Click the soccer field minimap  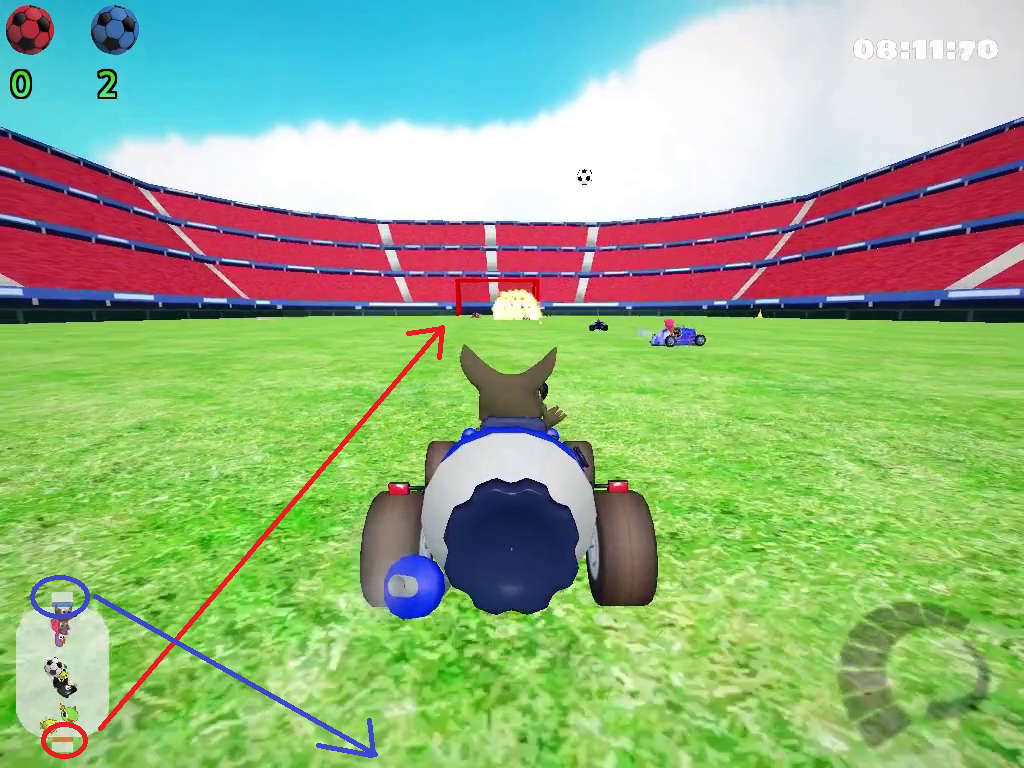(62, 667)
